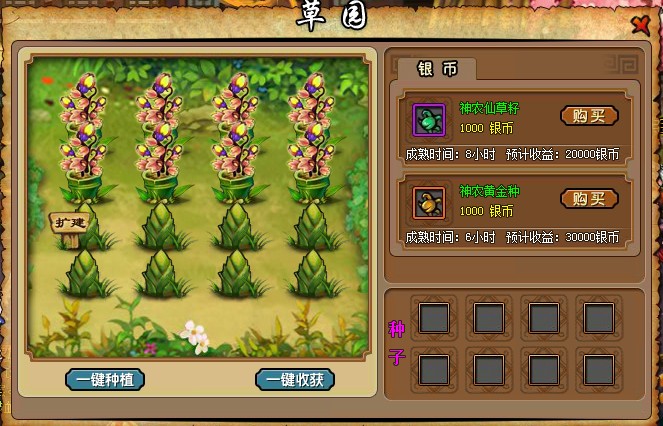This screenshot has width=663, height=426.
Task: Select the green 神农仙草籽 seed icon
Action: (429, 120)
